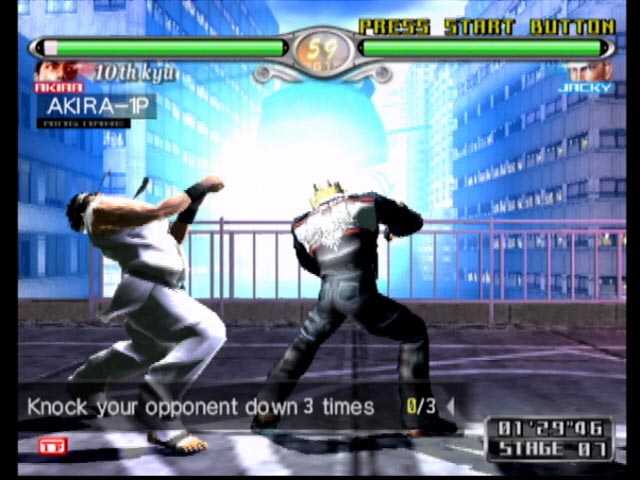Open the knock down opponent objective tracker

(x=218, y=407)
